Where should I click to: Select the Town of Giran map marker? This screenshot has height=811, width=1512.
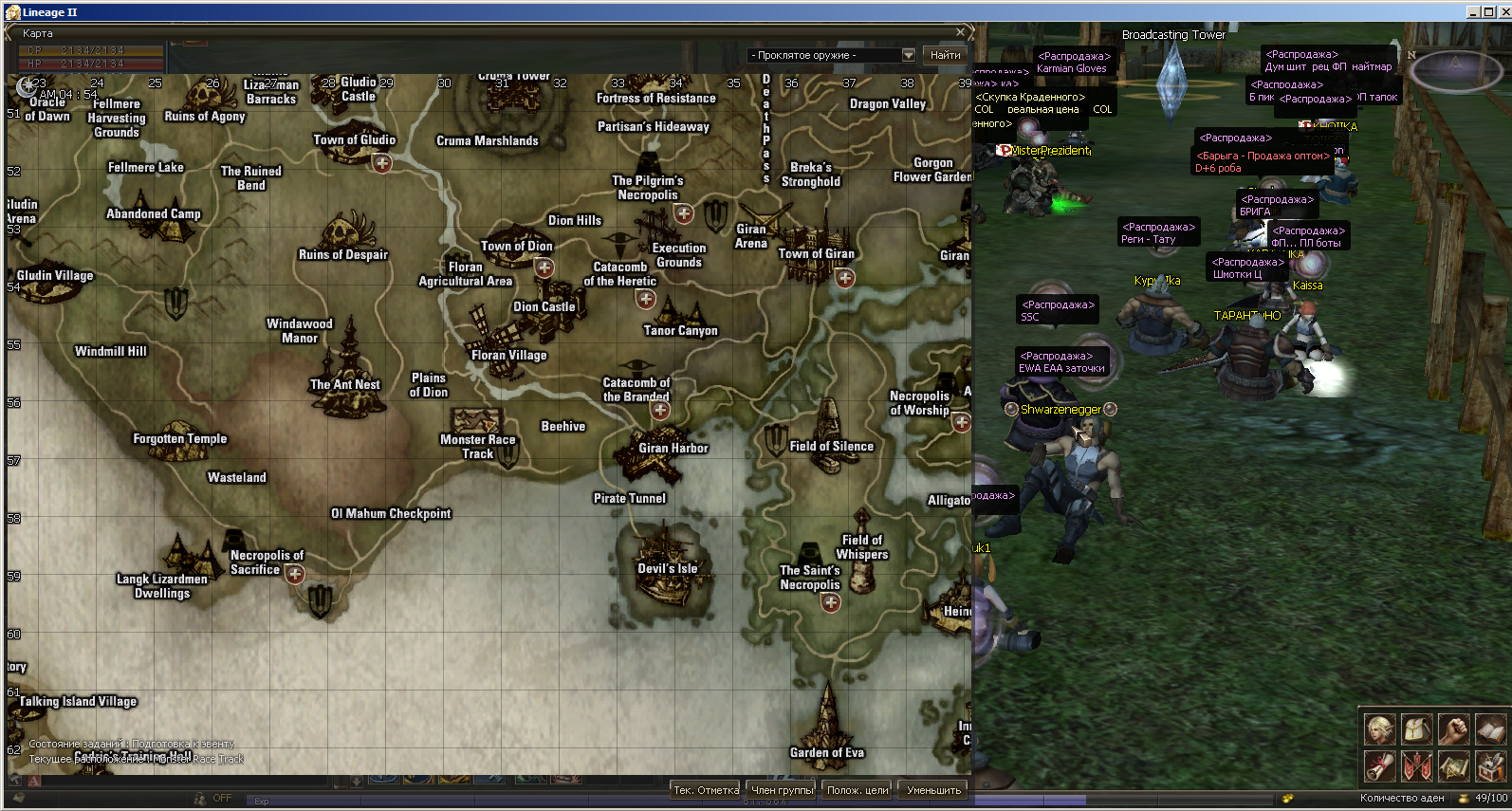point(845,278)
